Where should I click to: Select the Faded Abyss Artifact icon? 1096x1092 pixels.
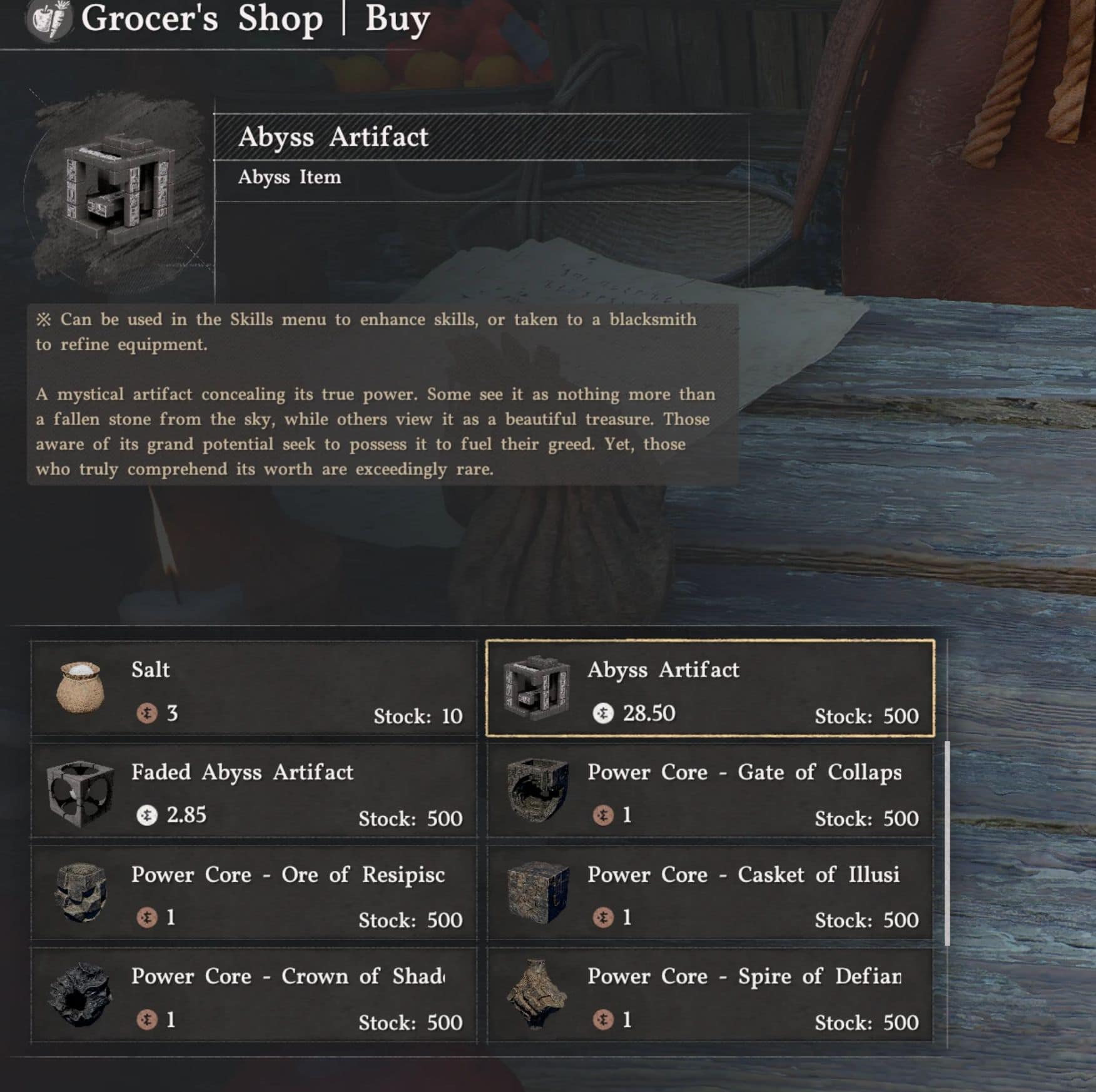[x=81, y=793]
